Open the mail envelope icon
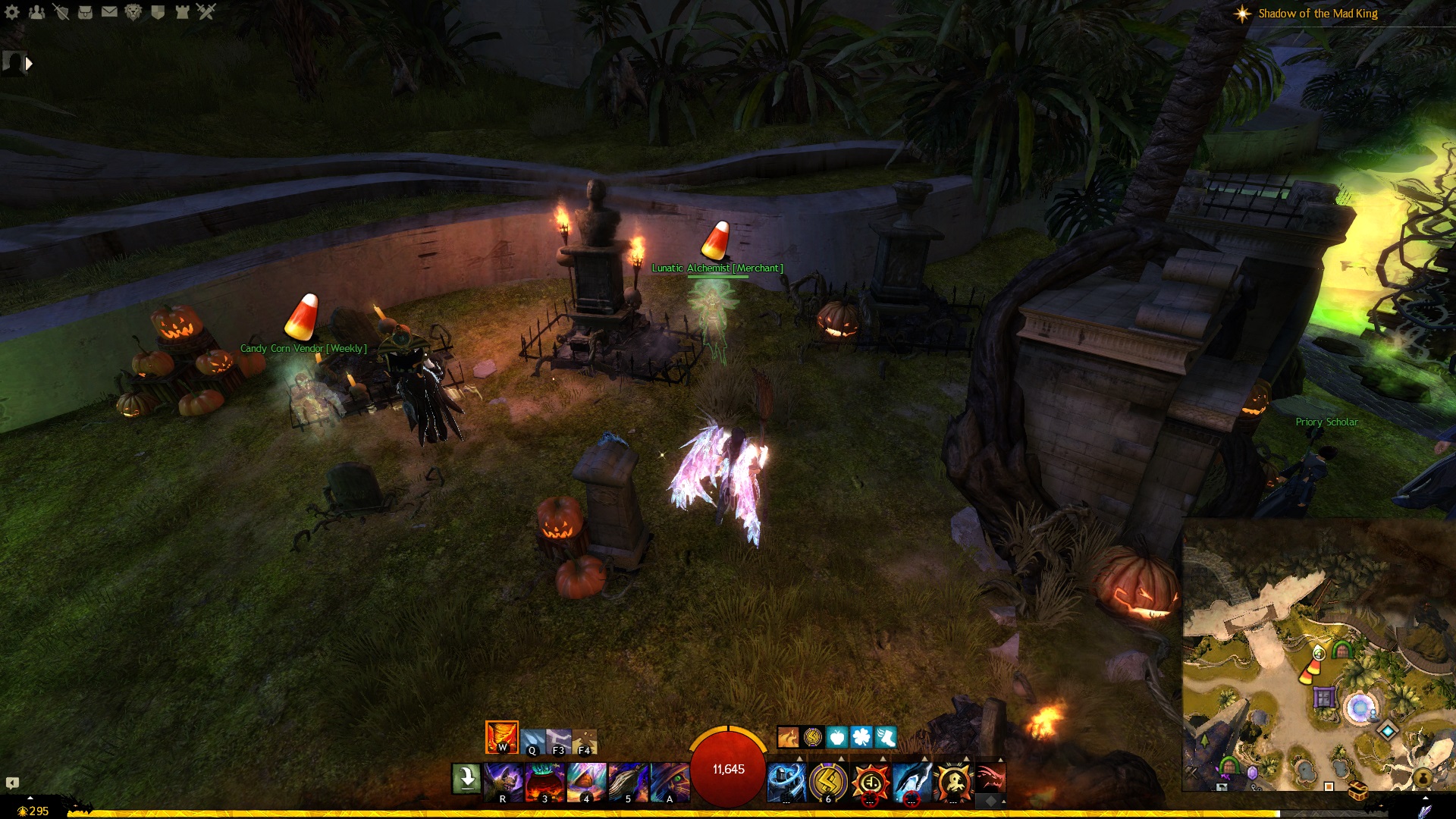Image resolution: width=1456 pixels, height=819 pixels. tap(109, 11)
